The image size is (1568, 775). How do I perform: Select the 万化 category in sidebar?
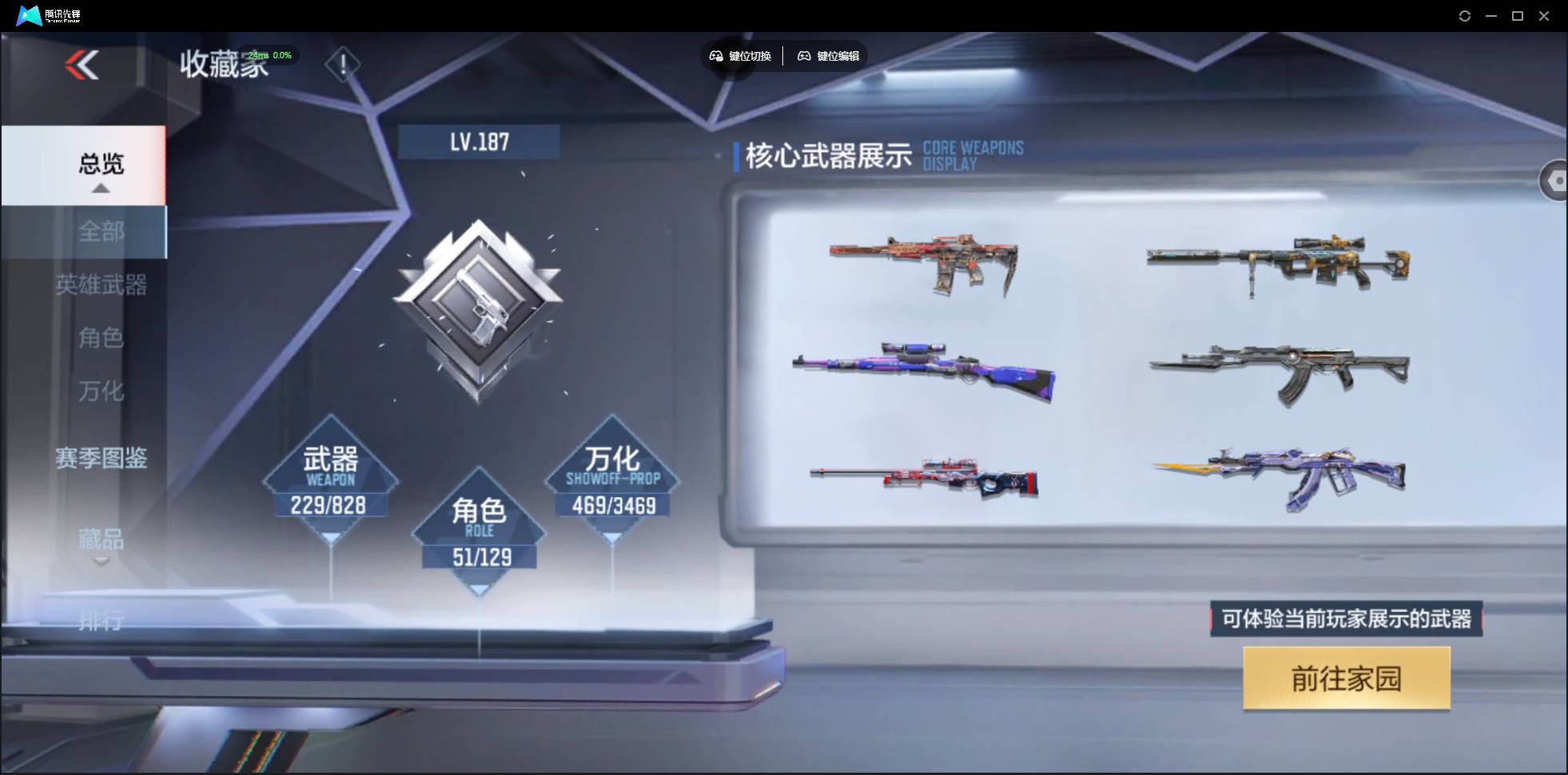coord(101,391)
